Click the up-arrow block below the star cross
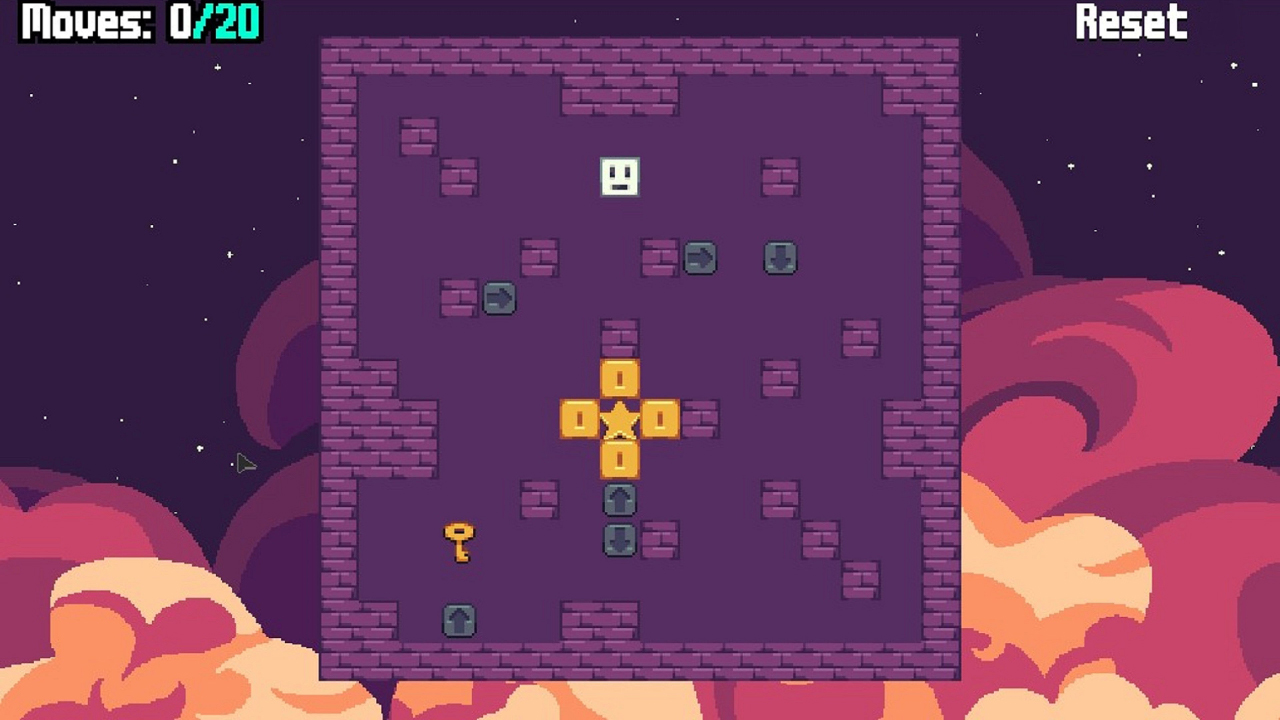 (x=619, y=501)
